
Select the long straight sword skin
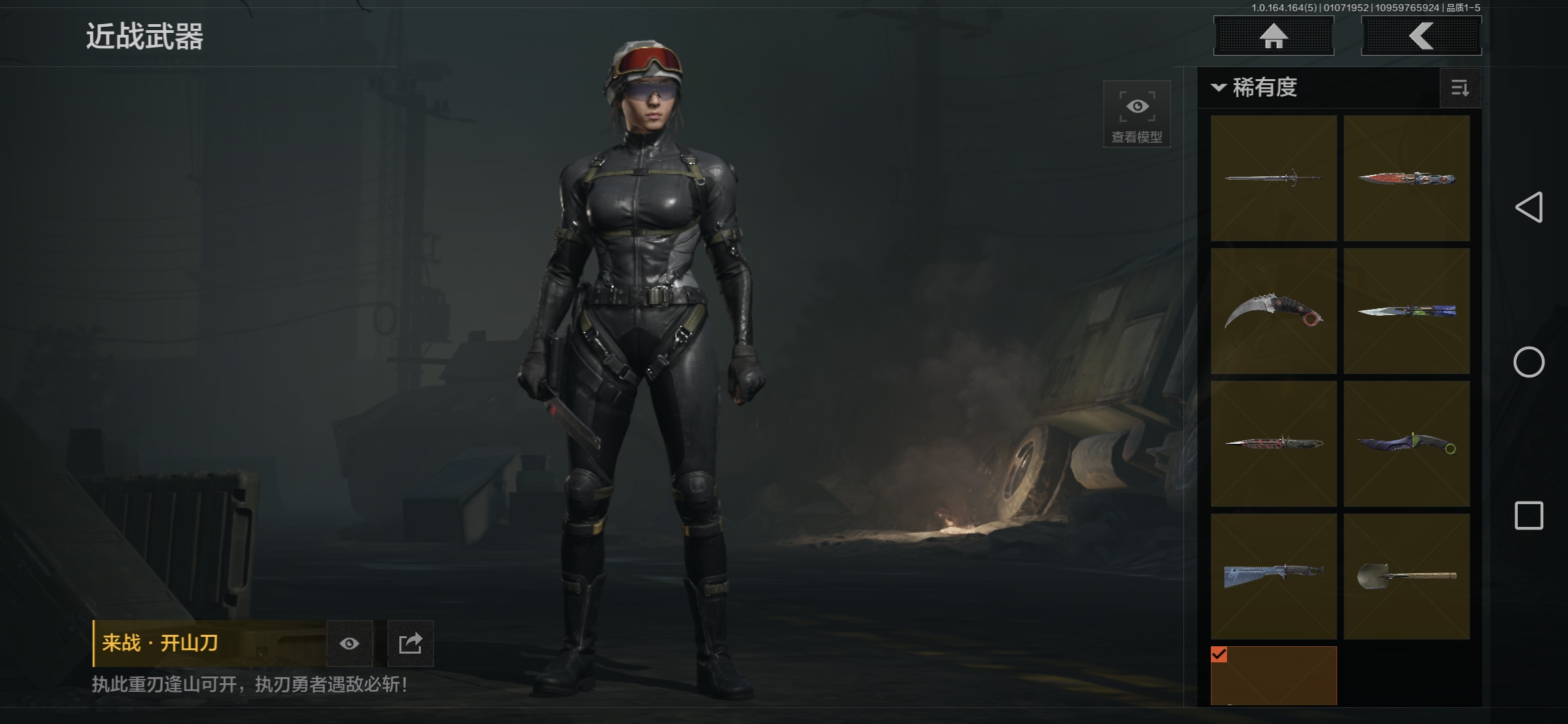pos(1273,178)
